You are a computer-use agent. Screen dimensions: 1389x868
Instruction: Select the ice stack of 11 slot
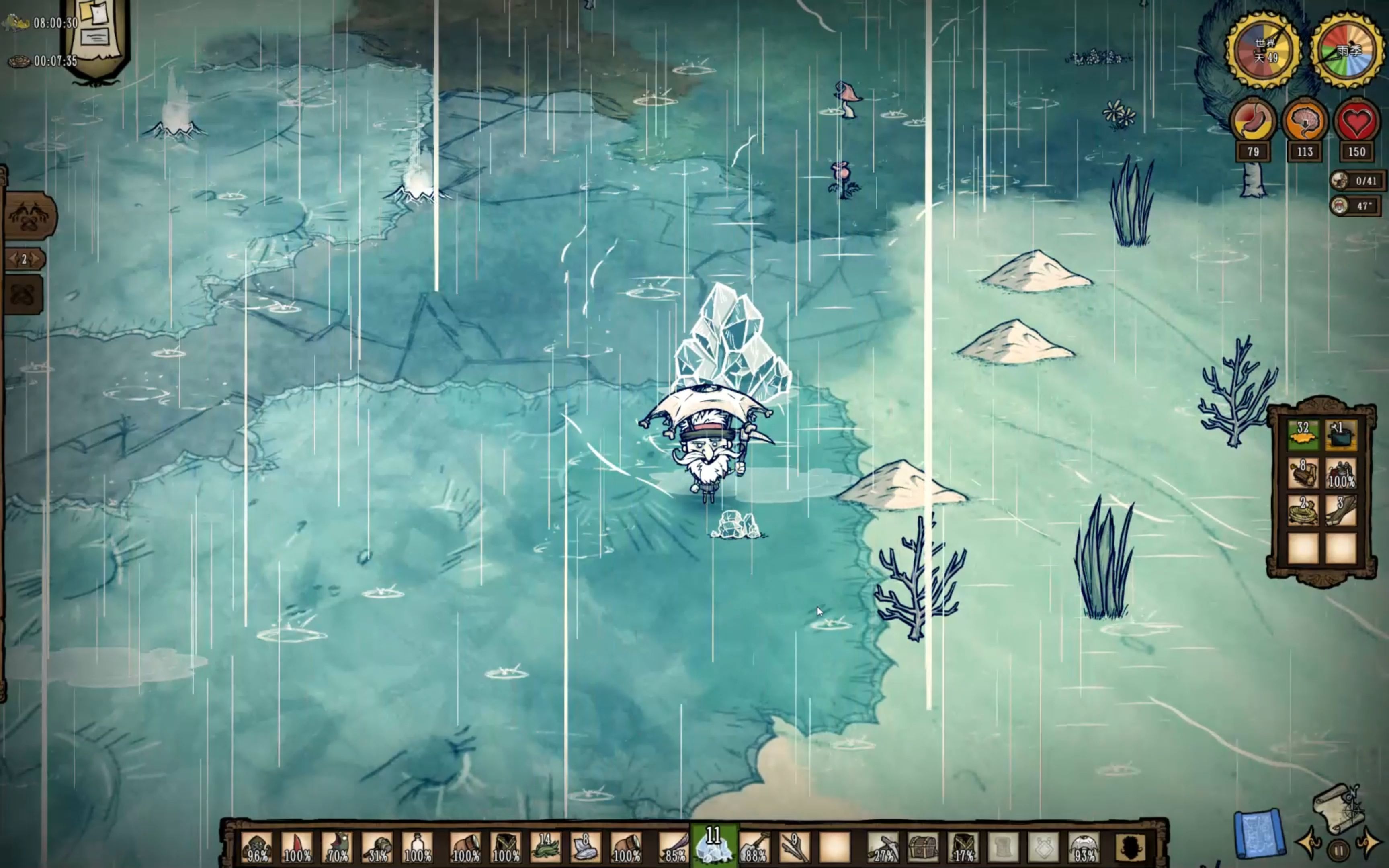tap(713, 845)
